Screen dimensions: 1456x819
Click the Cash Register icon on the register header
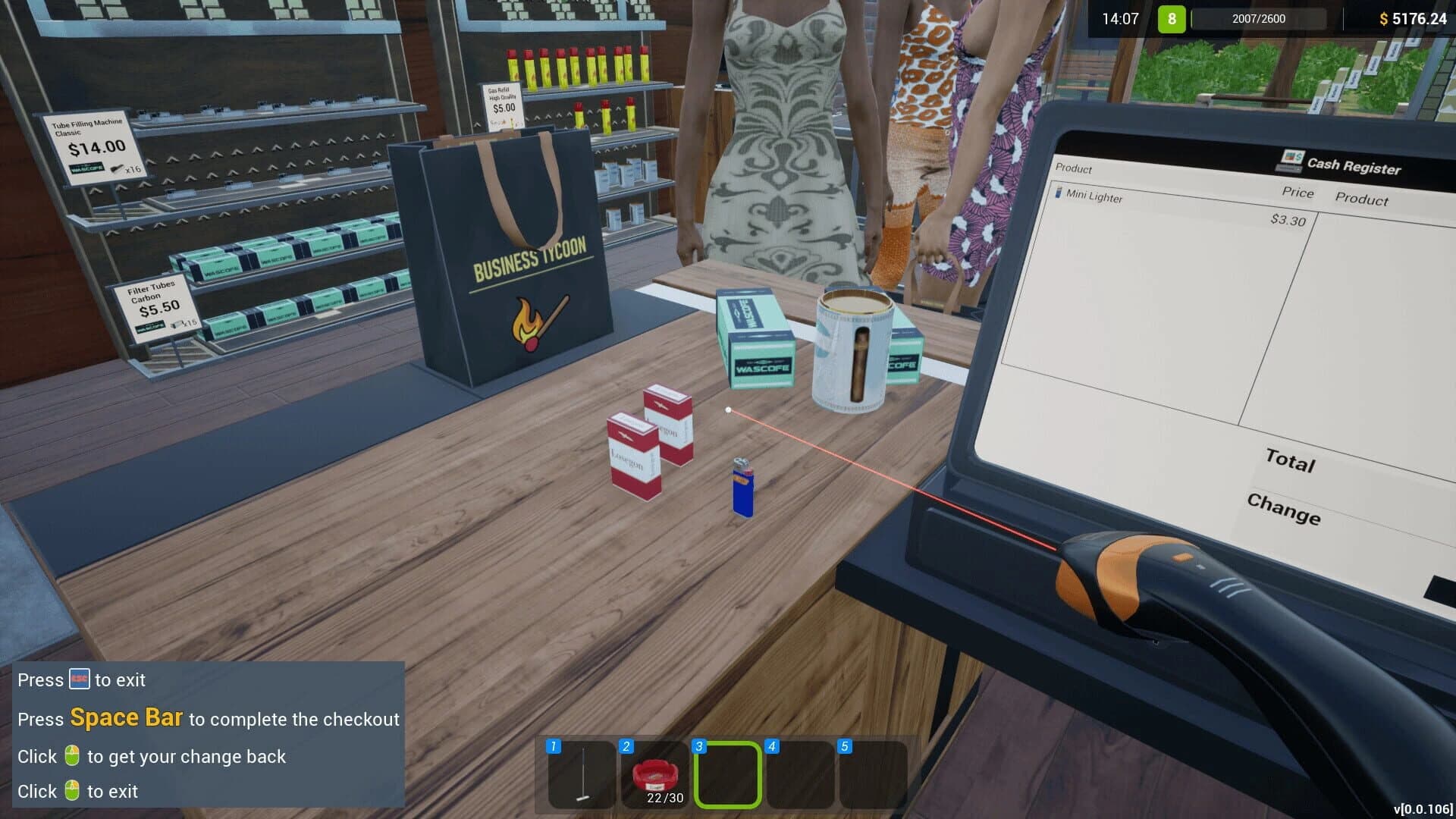click(1294, 162)
